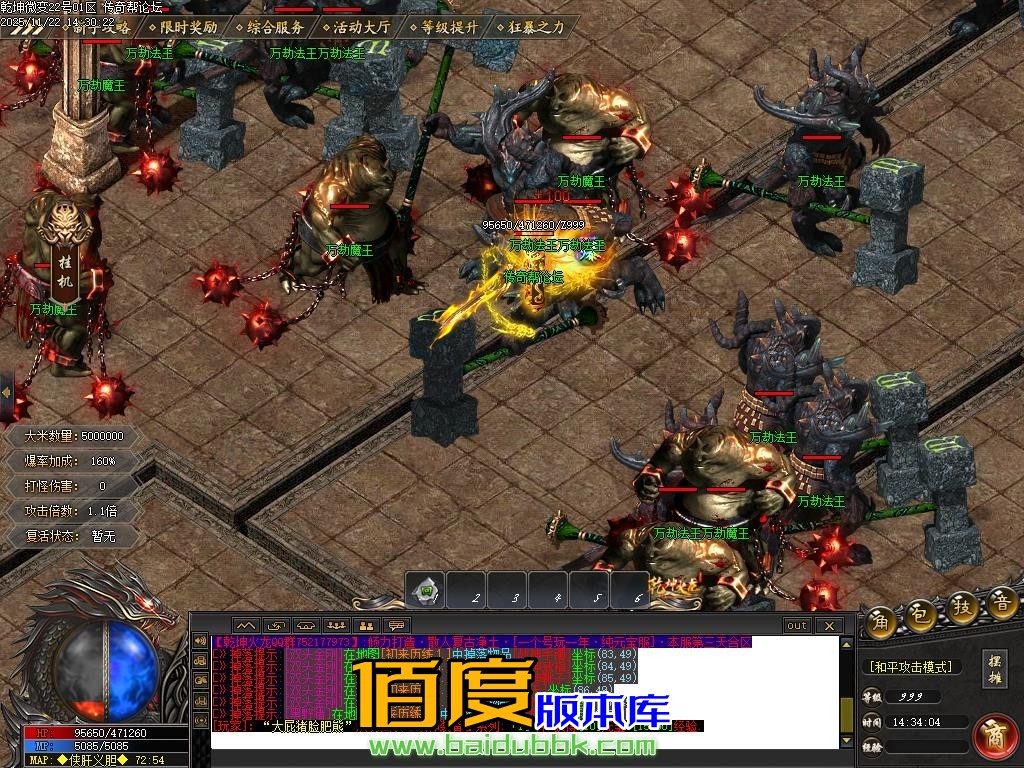The image size is (1024, 768).
Task: Open the 限时奖励 menu
Action: point(188,28)
